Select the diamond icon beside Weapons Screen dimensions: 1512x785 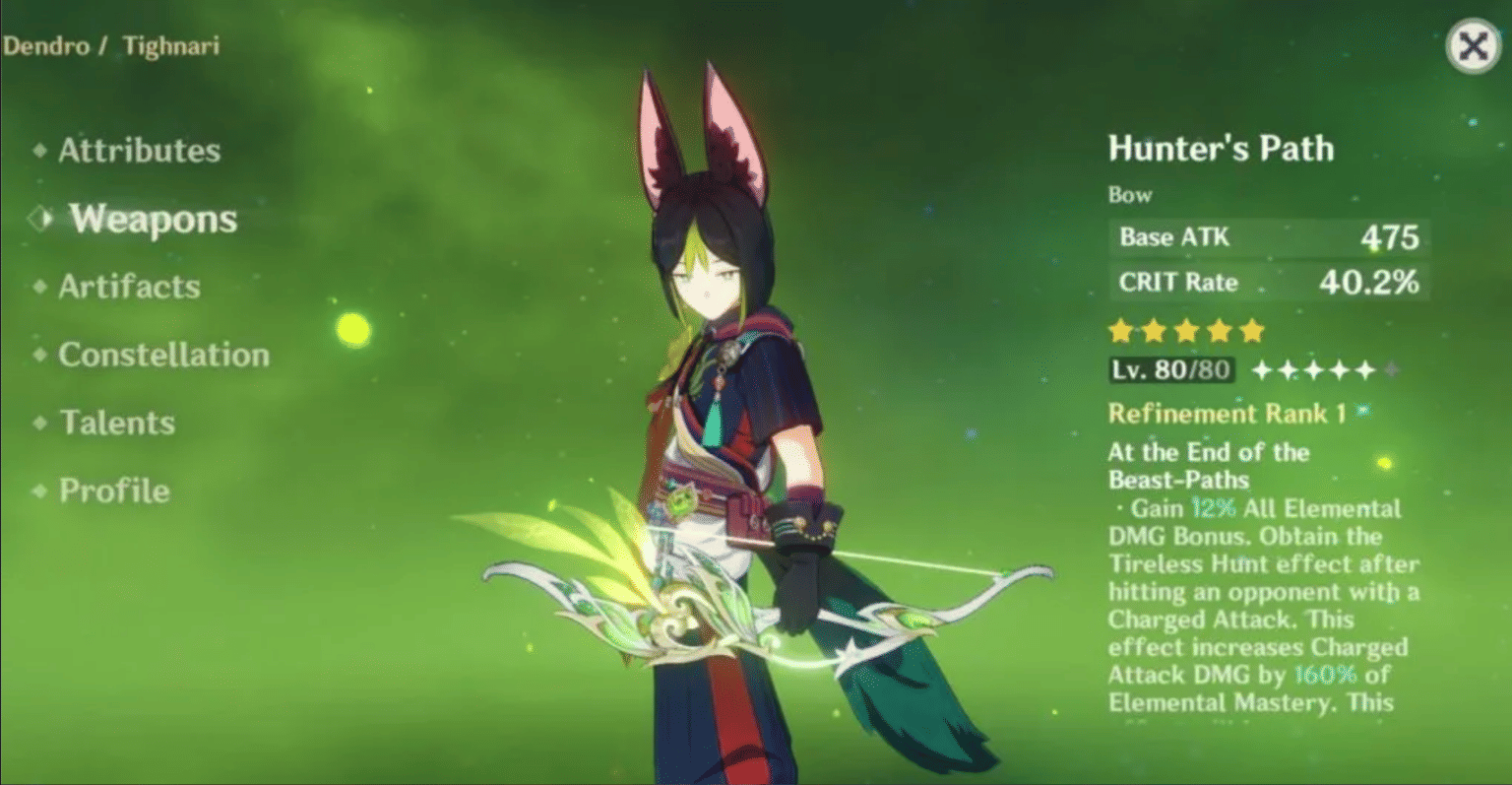(38, 219)
